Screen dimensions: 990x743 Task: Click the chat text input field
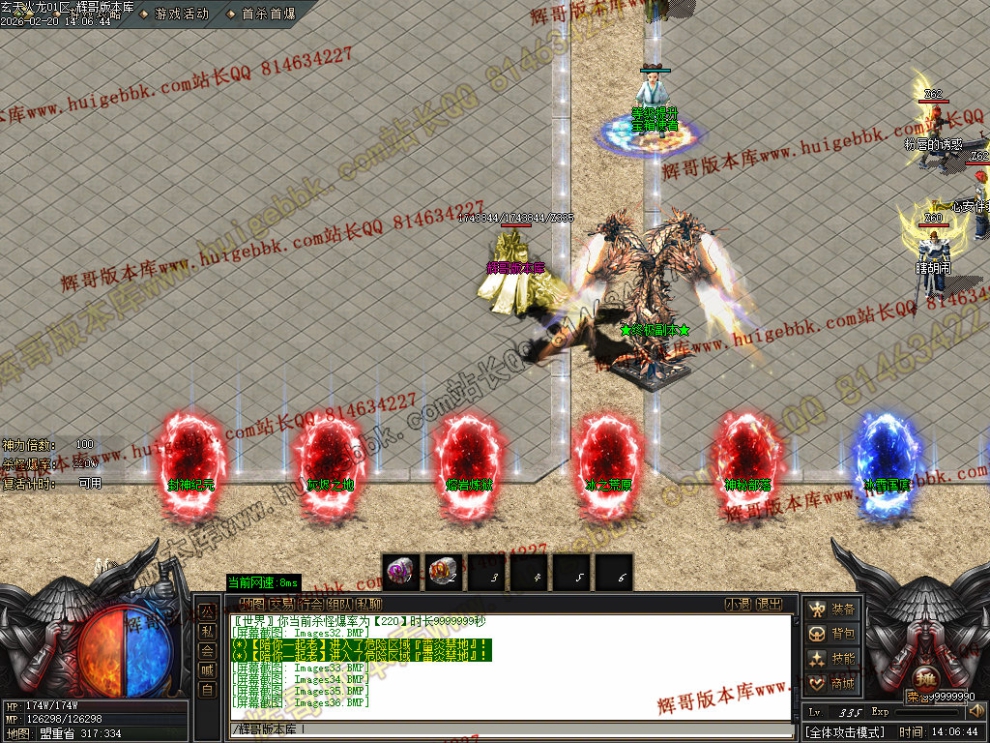click(x=500, y=729)
